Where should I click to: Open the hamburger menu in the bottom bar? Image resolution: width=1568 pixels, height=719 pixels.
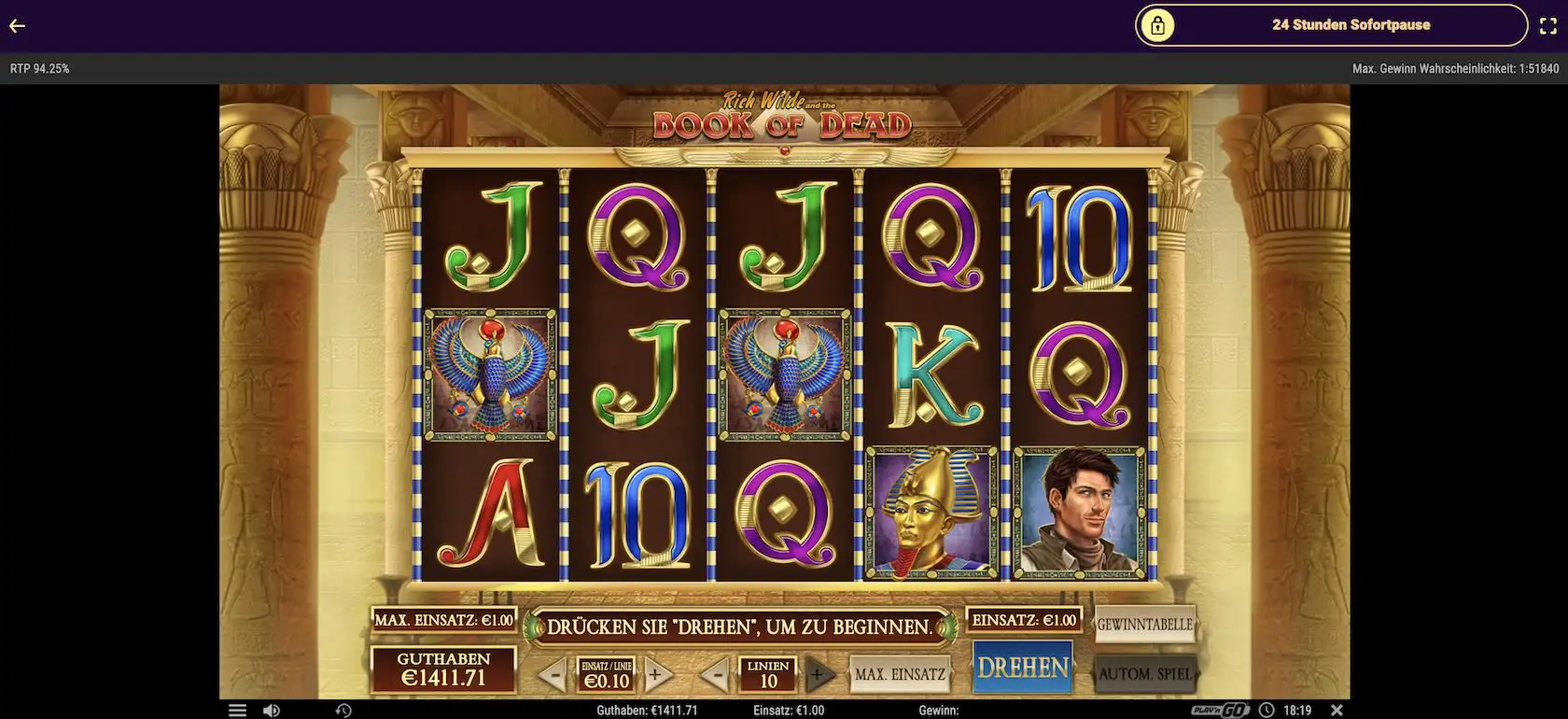click(x=237, y=710)
